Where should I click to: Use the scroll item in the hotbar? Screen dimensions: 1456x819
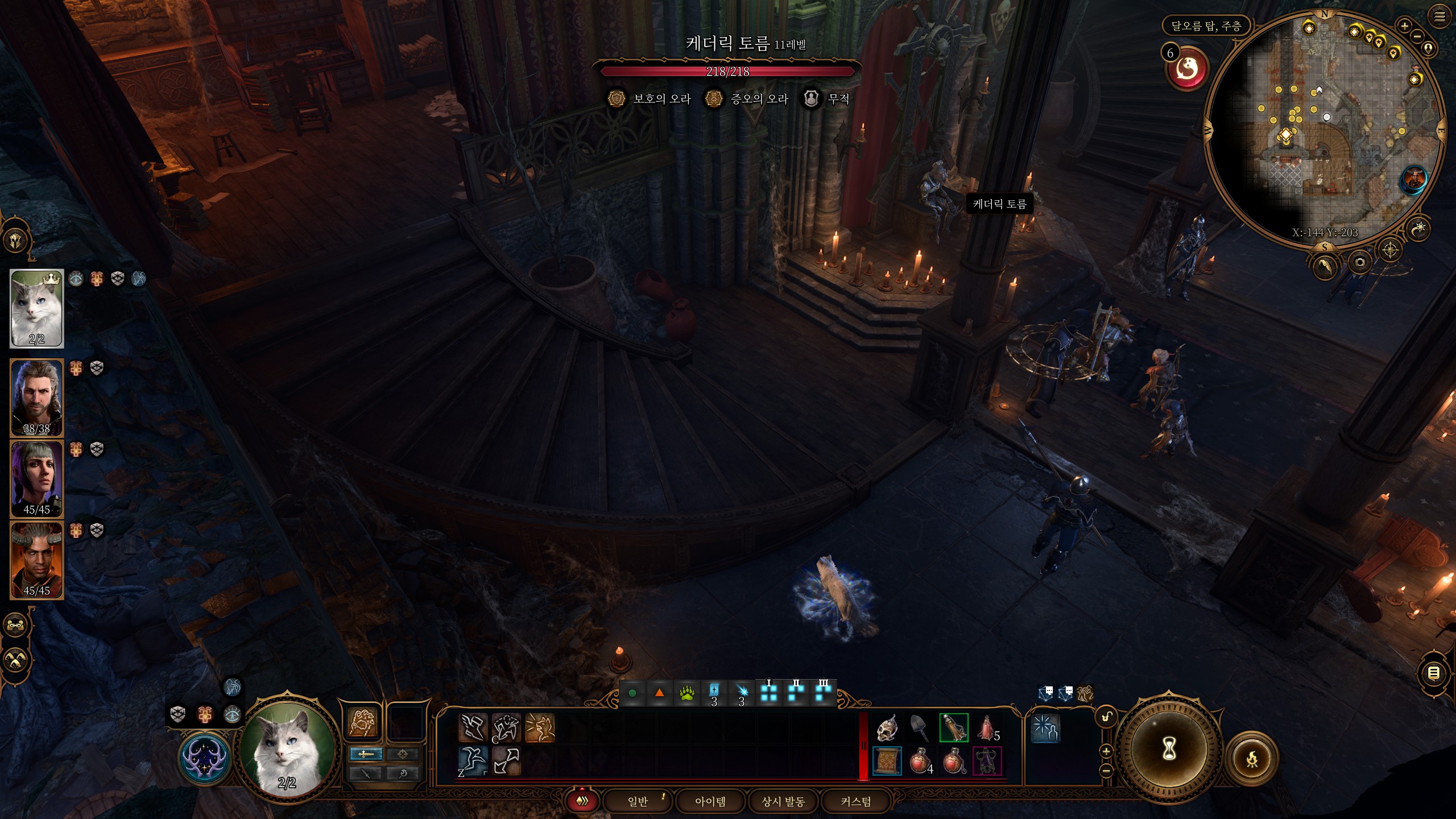click(887, 761)
